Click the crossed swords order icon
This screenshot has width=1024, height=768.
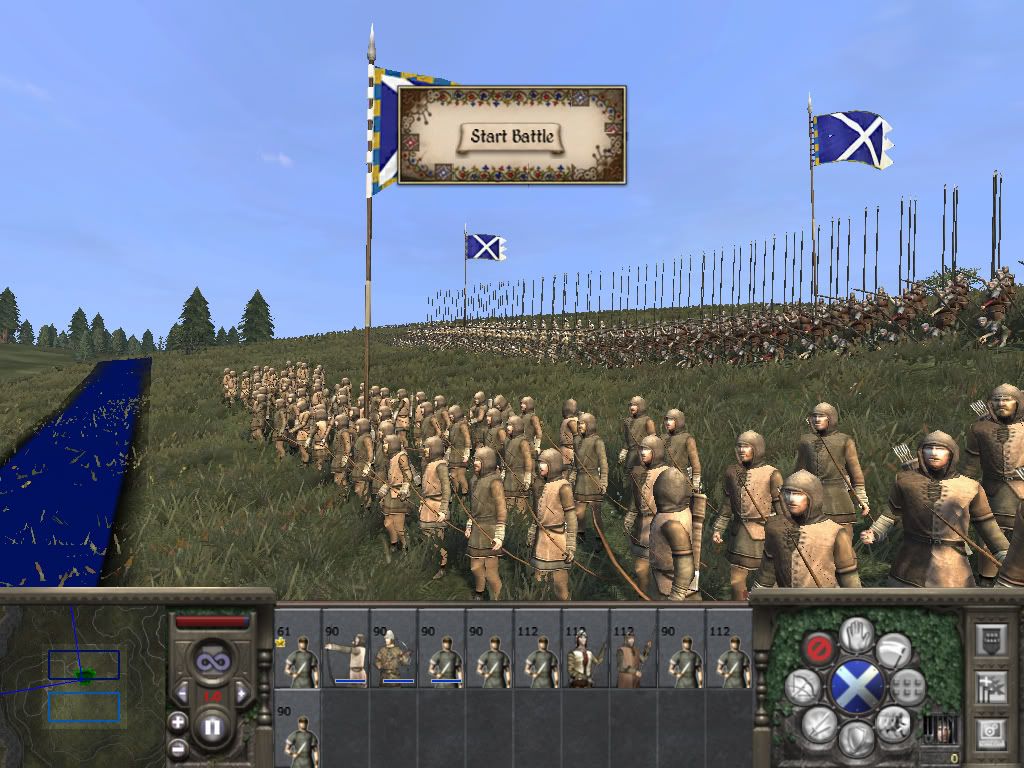click(819, 723)
